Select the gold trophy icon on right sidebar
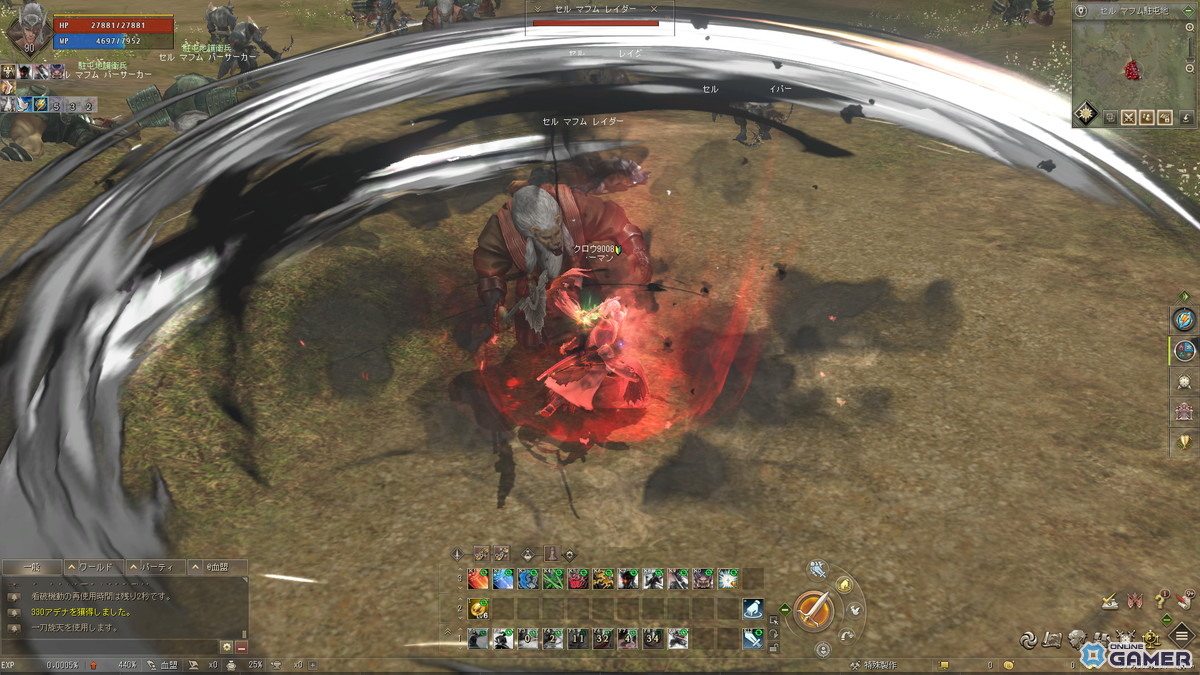Screen dimensions: 1200x675 pyautogui.click(x=1185, y=442)
